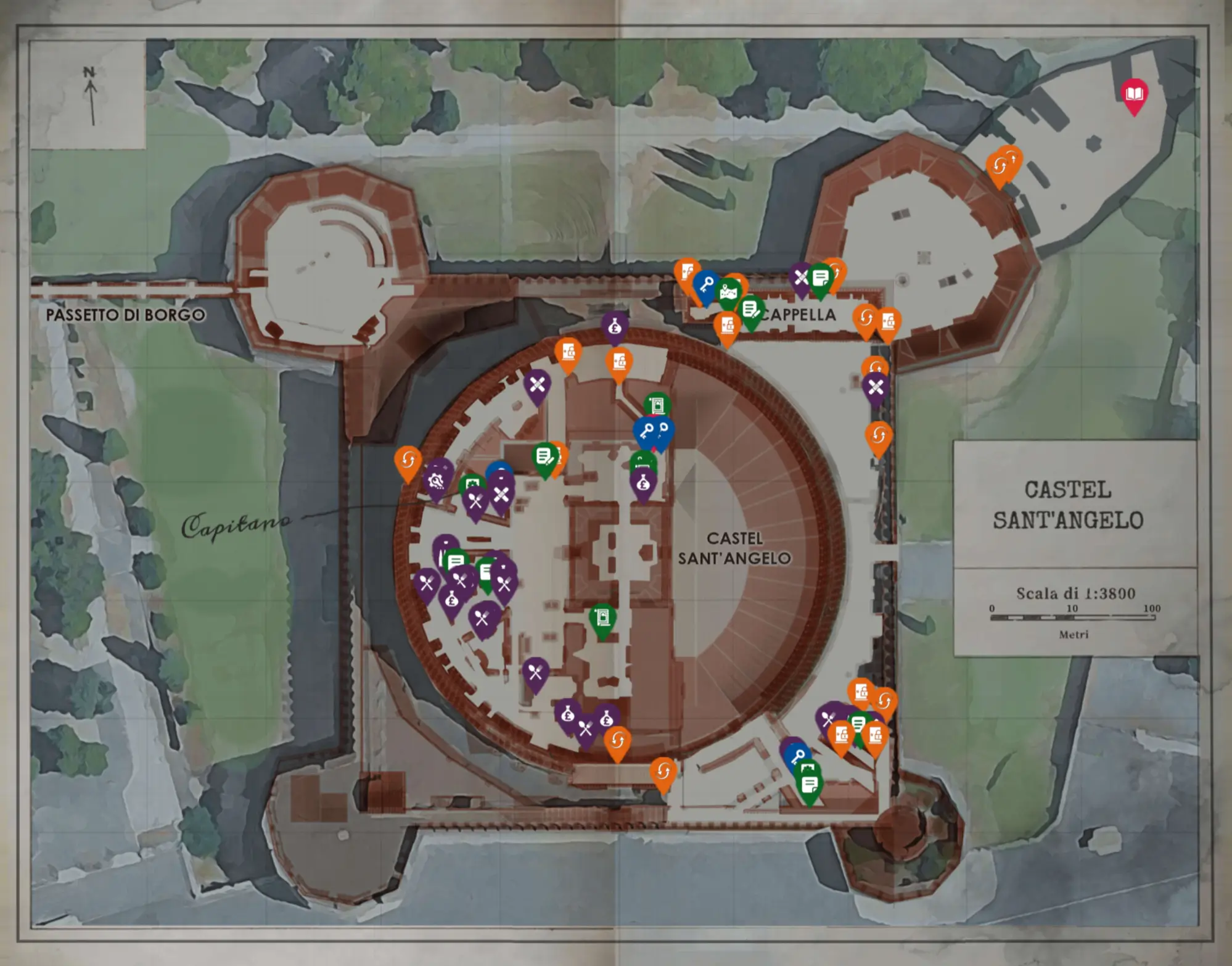
Task: Click the lowest orange swap marker on the east wall
Action: tap(878, 436)
